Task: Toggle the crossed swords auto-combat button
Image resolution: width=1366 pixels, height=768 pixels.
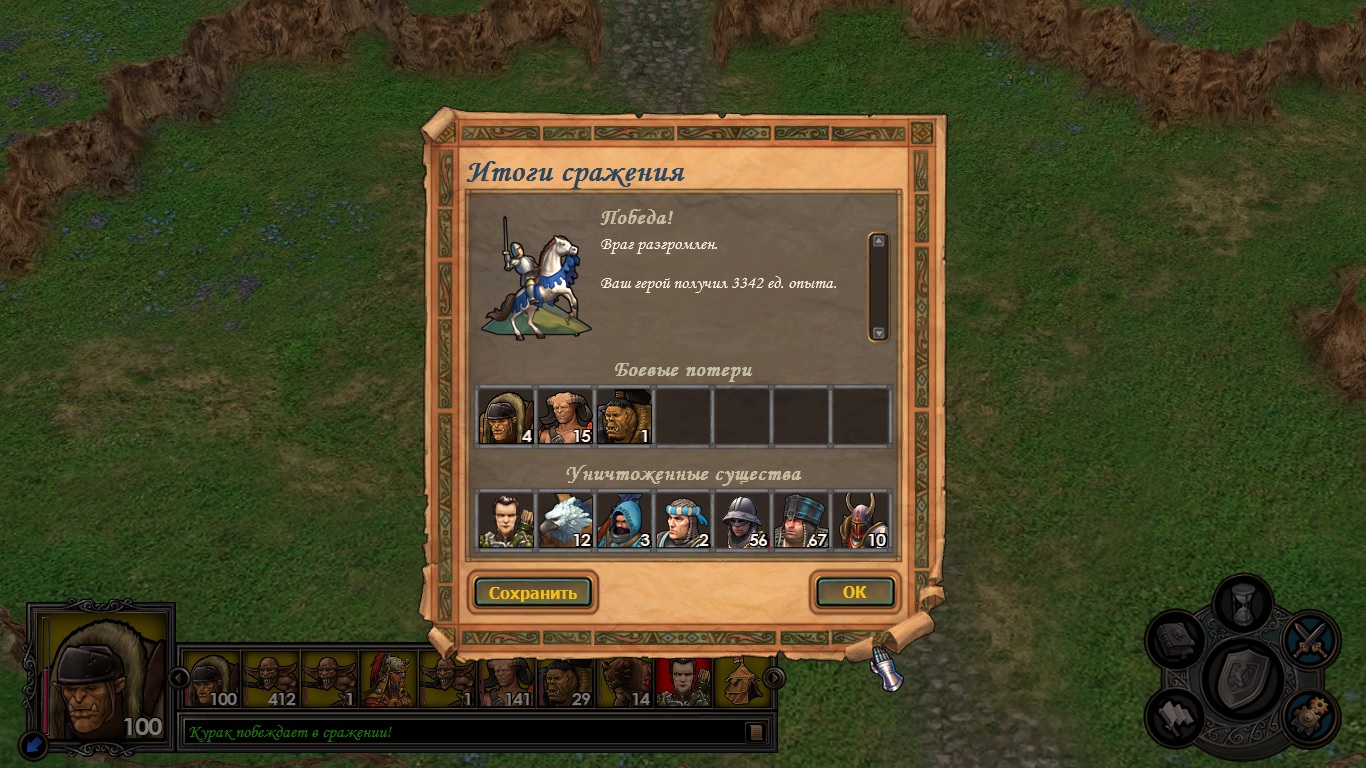Action: [x=1309, y=639]
